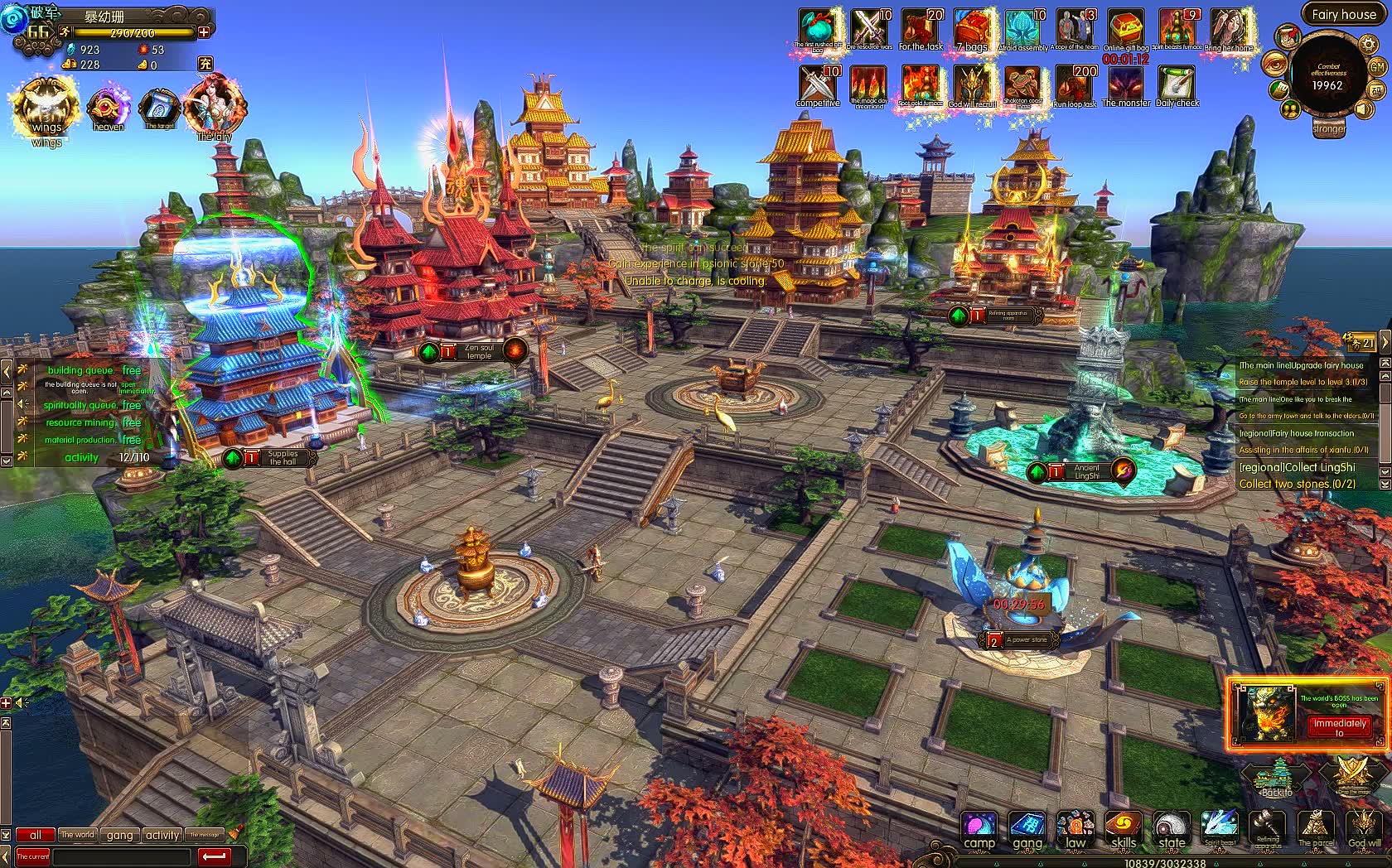The height and width of the screenshot is (868, 1392).
Task: Open The monster event icon
Action: coord(1126,83)
